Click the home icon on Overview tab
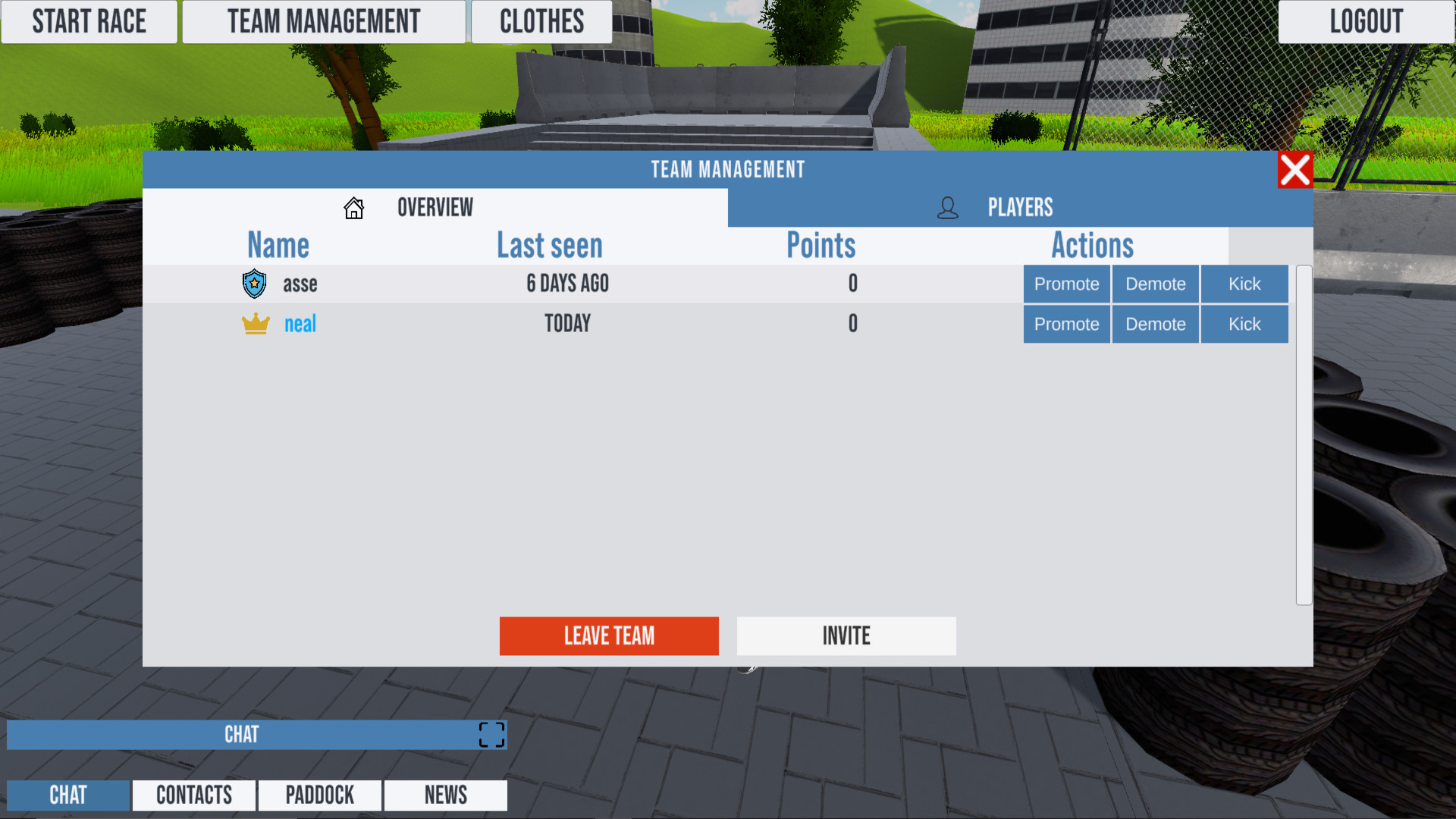 353,208
